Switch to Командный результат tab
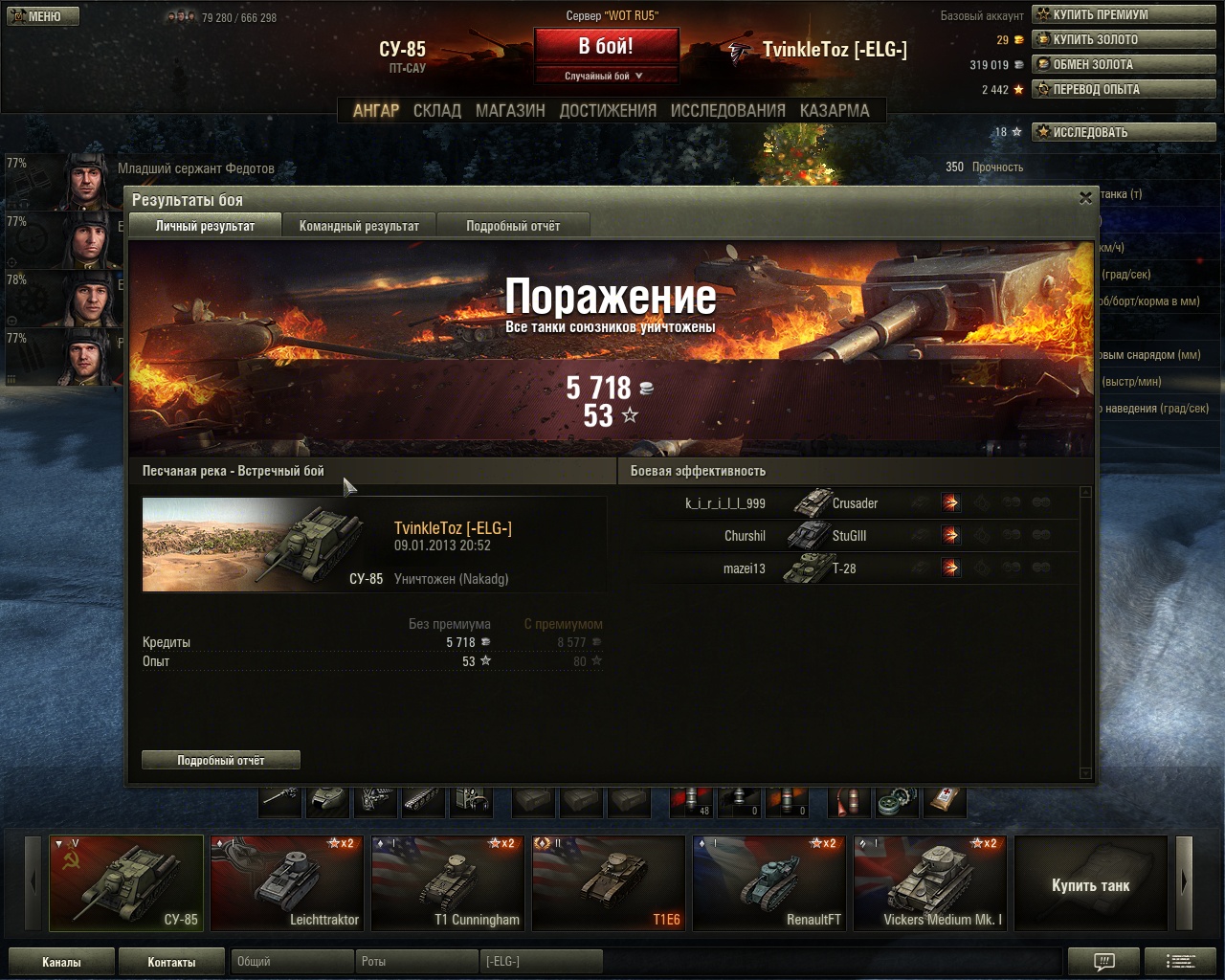The image size is (1225, 980). coord(359,226)
